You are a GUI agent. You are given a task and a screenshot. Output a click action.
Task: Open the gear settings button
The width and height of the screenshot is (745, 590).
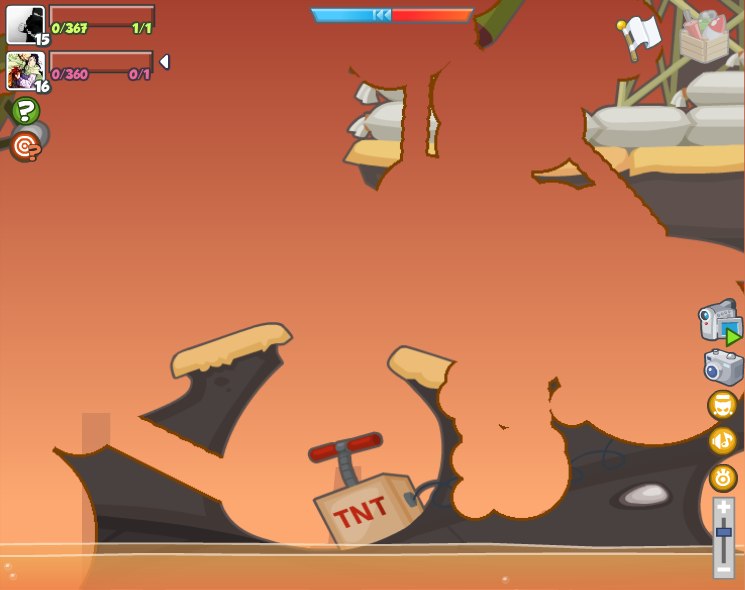point(723,478)
